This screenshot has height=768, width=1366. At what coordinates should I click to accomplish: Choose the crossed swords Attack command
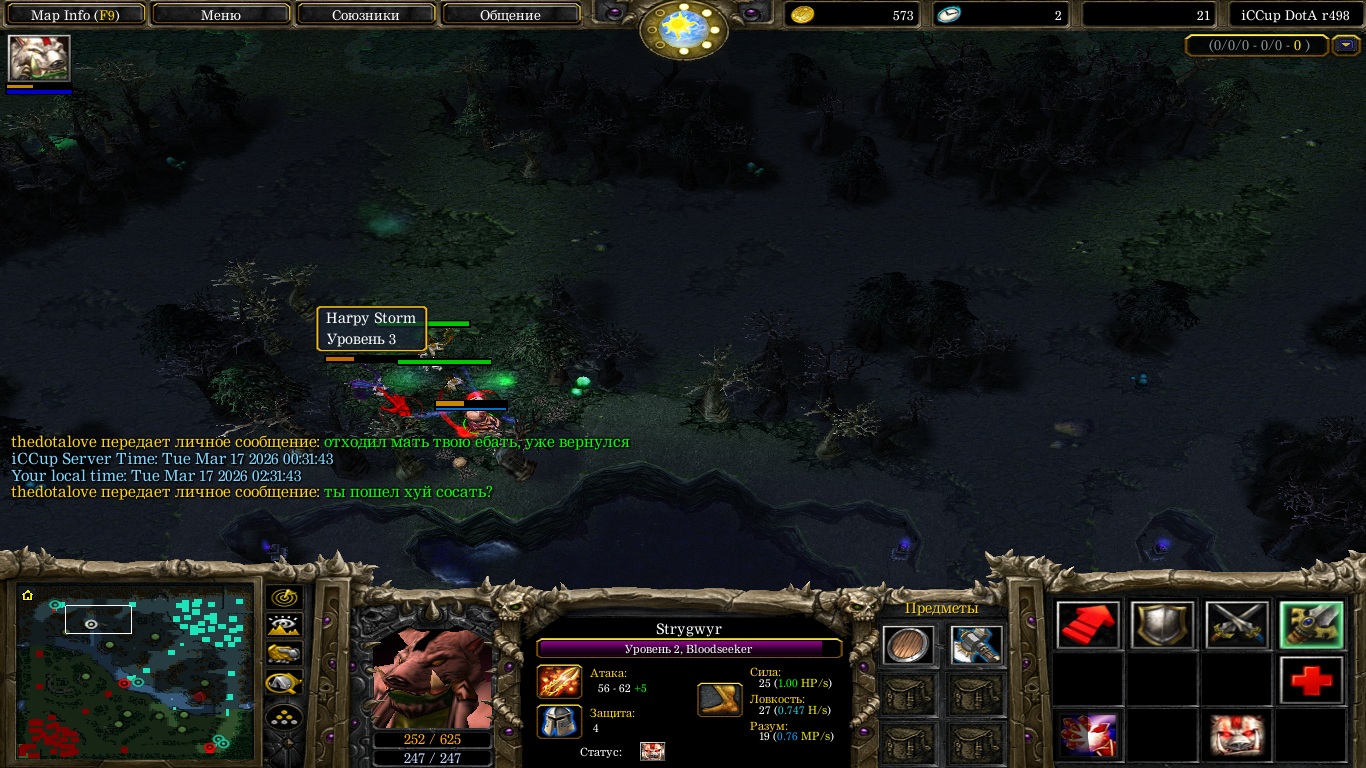point(1237,626)
